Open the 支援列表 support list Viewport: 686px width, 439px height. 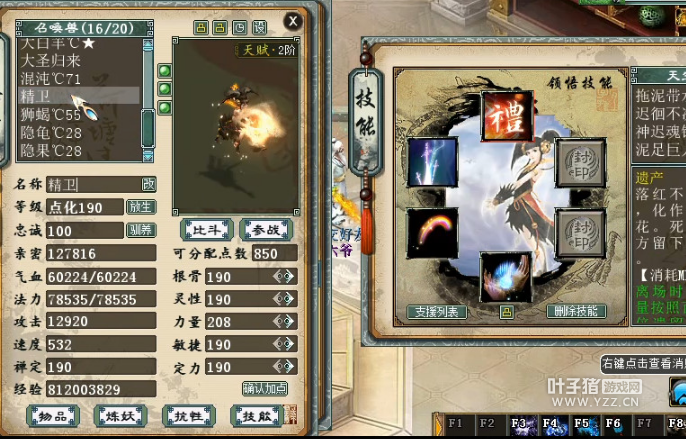pyautogui.click(x=438, y=312)
